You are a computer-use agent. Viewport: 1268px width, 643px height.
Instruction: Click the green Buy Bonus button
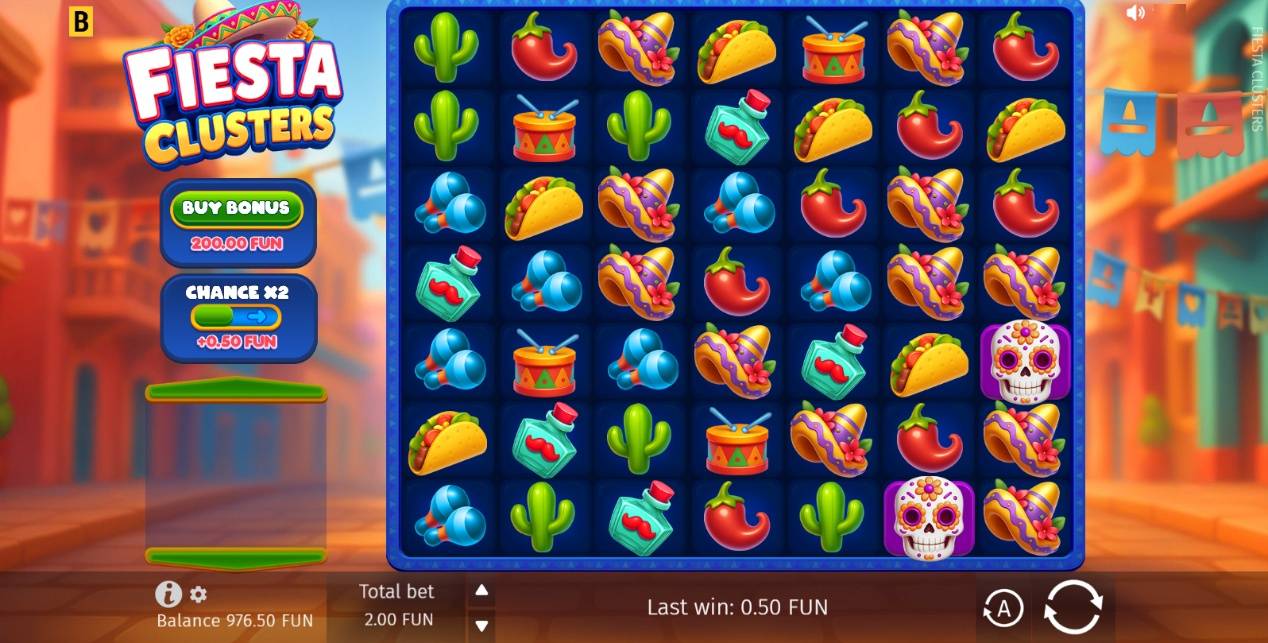coord(237,208)
